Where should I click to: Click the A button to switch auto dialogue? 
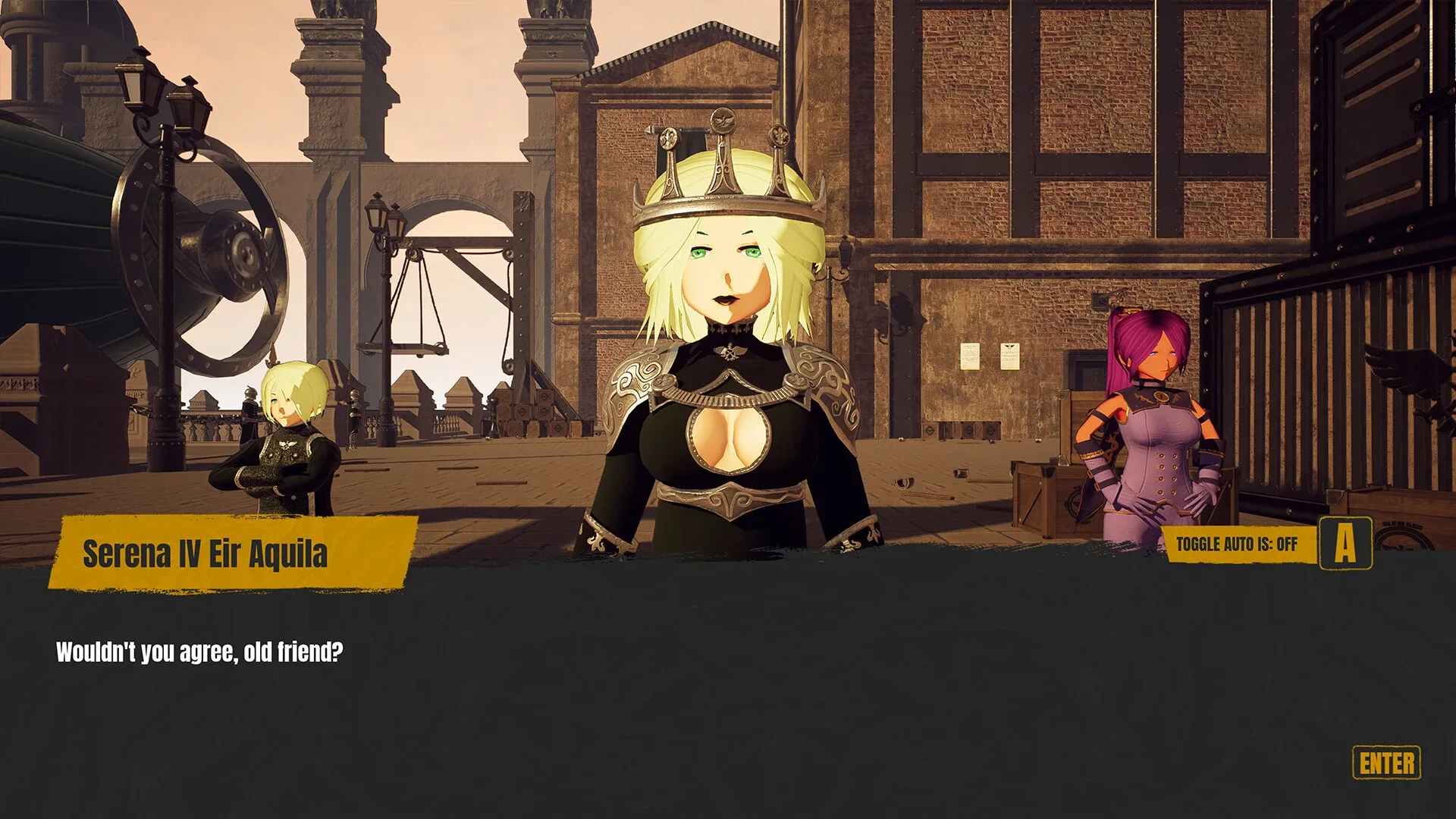pyautogui.click(x=1344, y=543)
